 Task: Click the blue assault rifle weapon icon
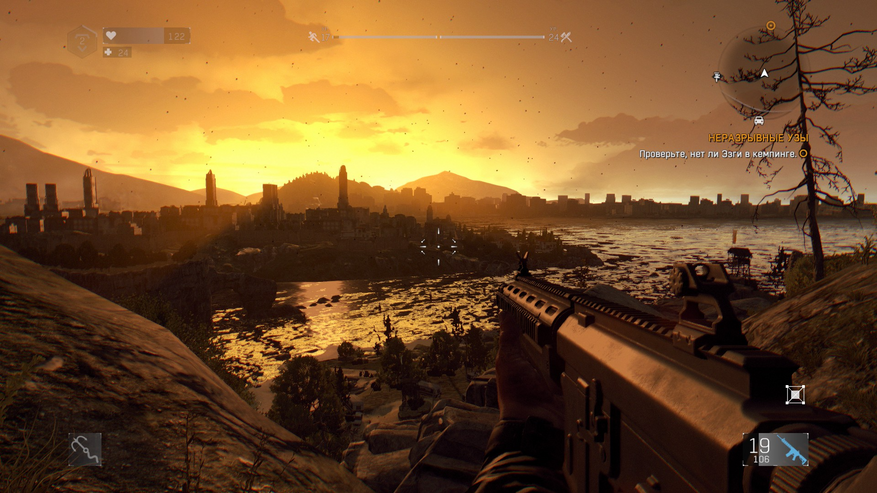point(794,449)
